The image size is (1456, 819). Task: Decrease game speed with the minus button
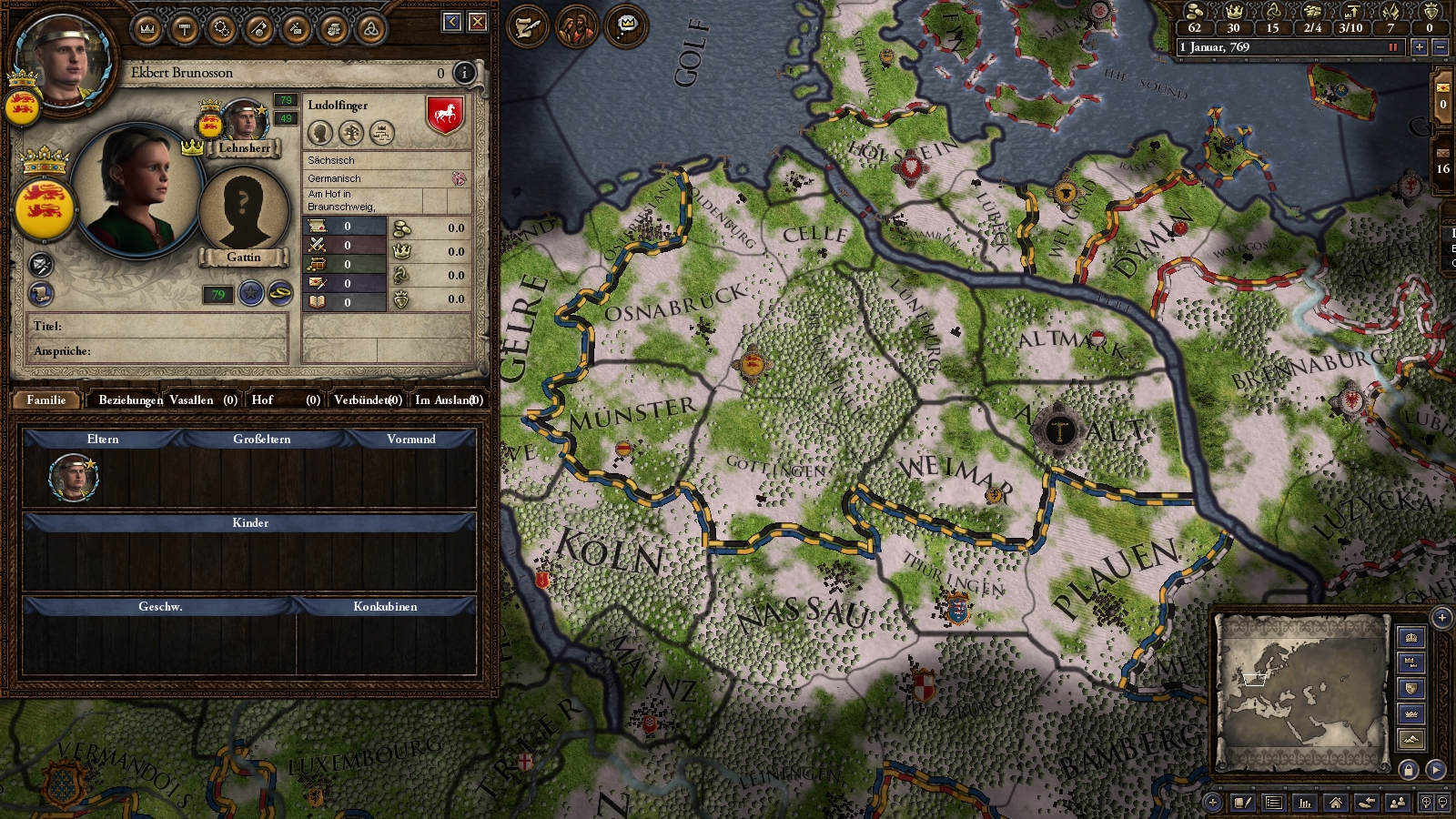point(1440,47)
